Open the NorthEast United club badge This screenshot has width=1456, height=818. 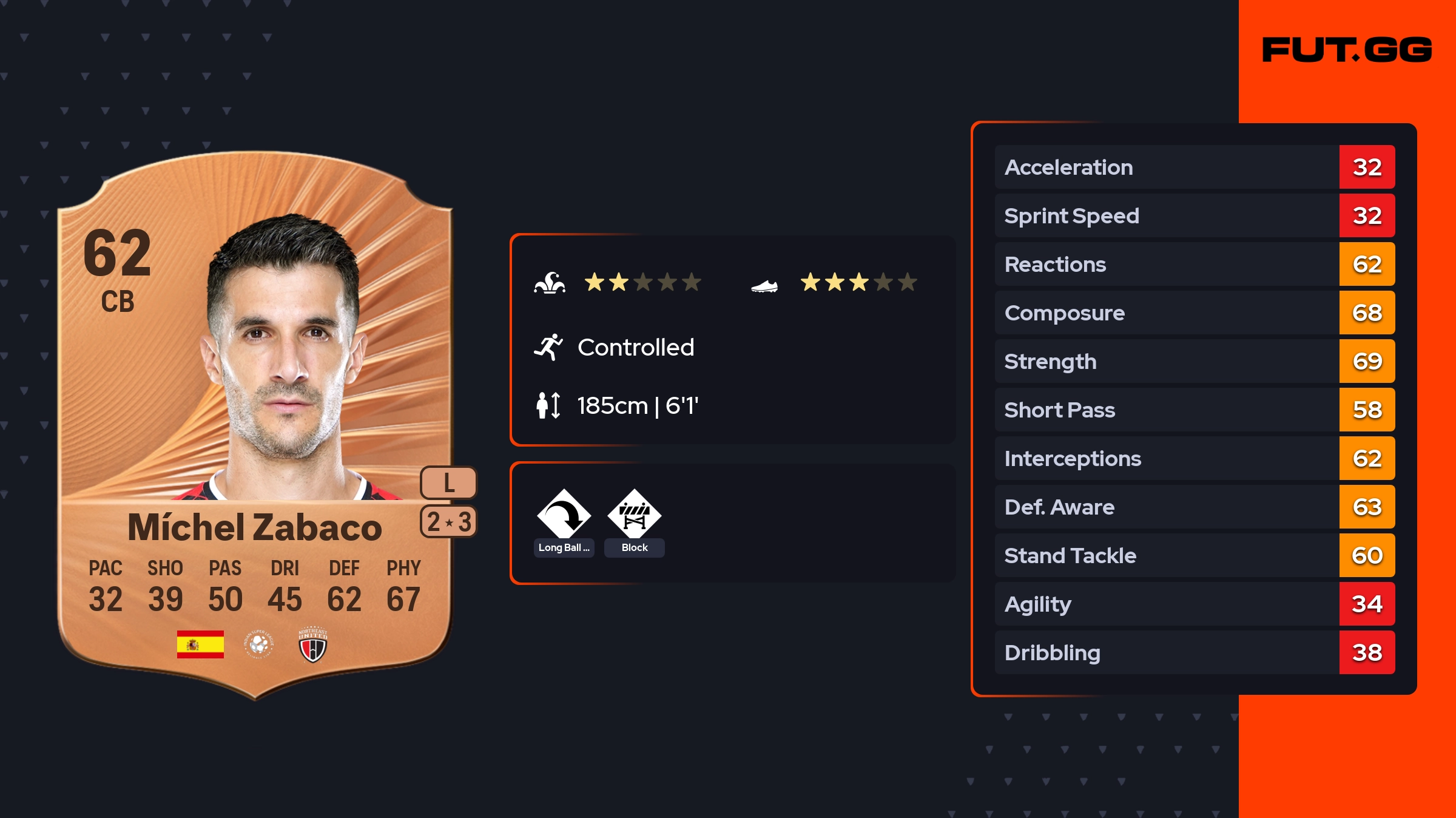point(313,644)
